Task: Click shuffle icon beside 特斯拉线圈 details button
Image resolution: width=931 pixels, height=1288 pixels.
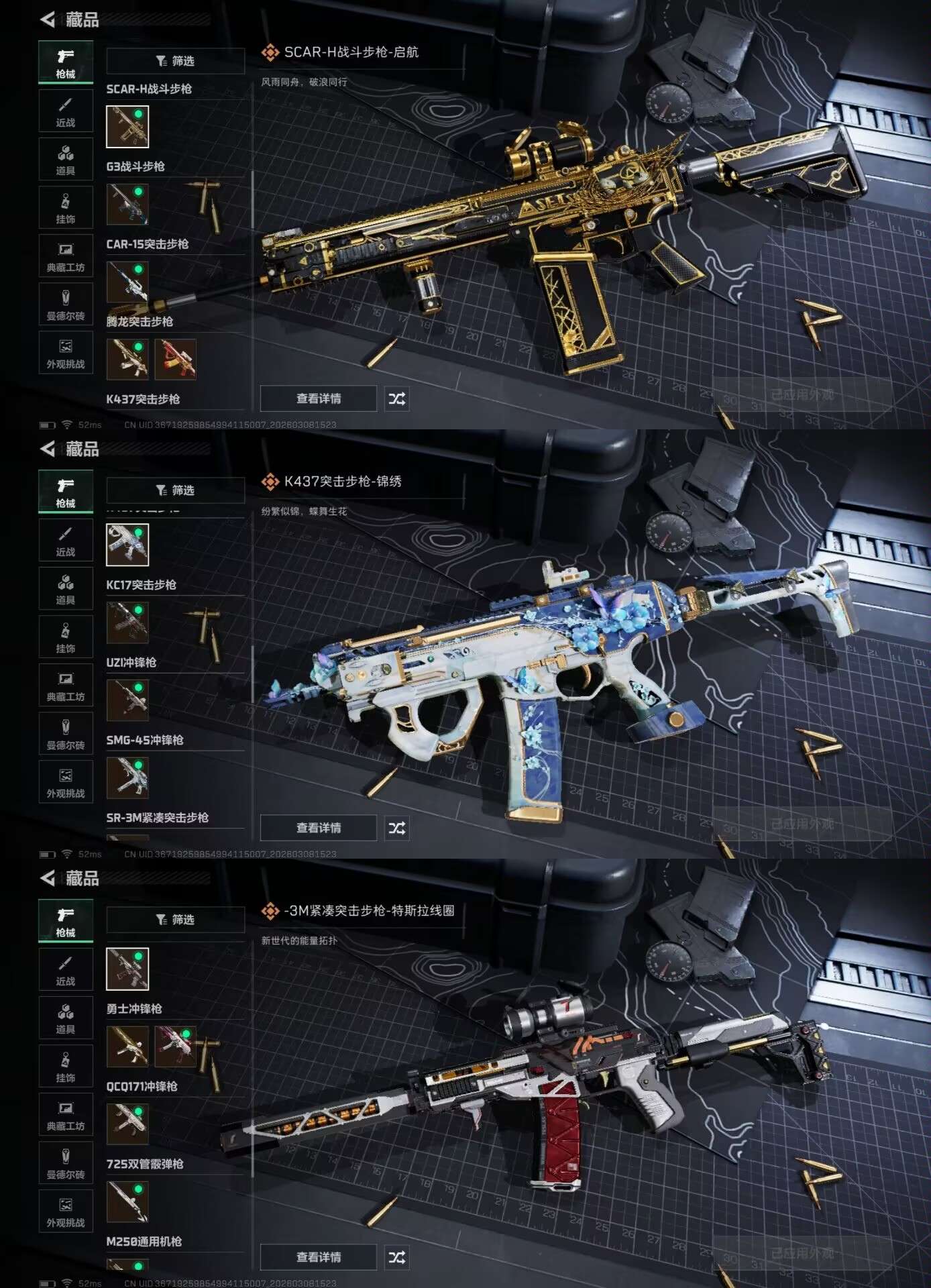Action: [x=396, y=1257]
